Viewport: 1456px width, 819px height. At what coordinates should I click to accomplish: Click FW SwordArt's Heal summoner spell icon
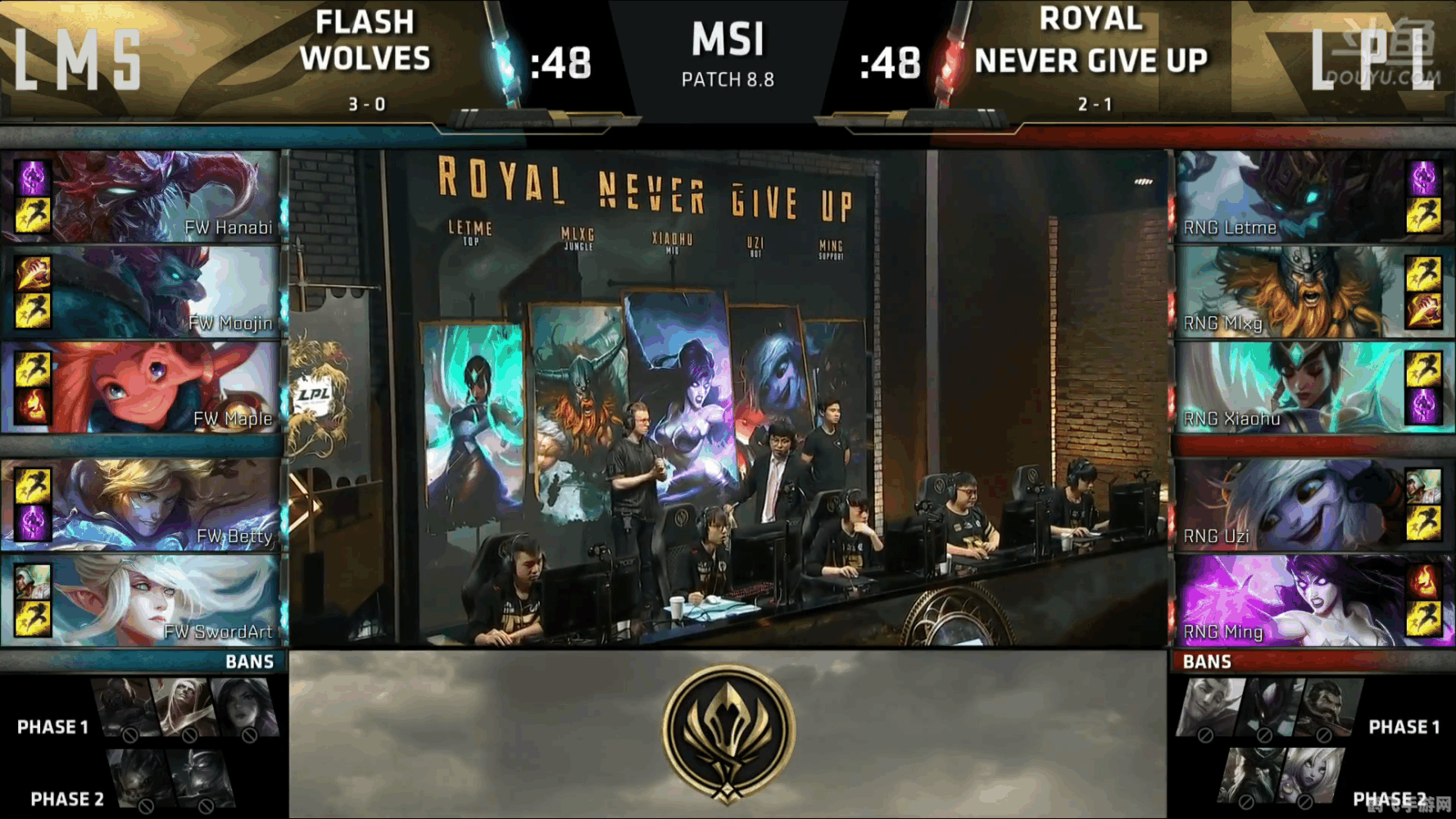[33, 581]
